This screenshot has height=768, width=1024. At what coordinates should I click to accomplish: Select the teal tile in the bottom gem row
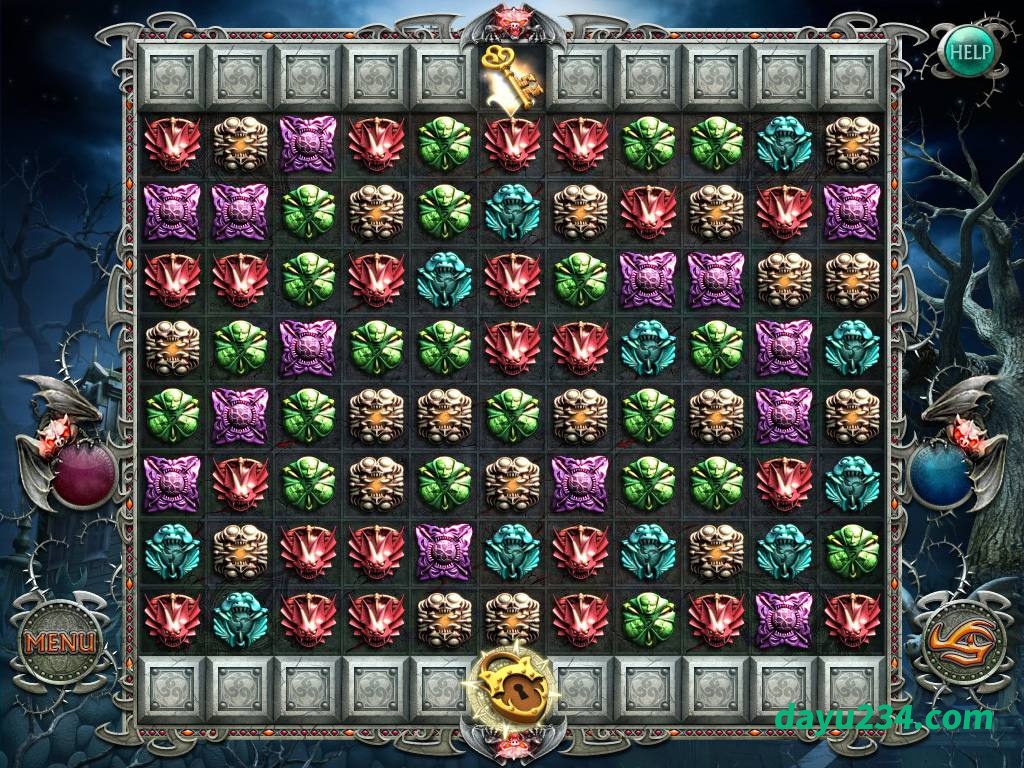240,619
